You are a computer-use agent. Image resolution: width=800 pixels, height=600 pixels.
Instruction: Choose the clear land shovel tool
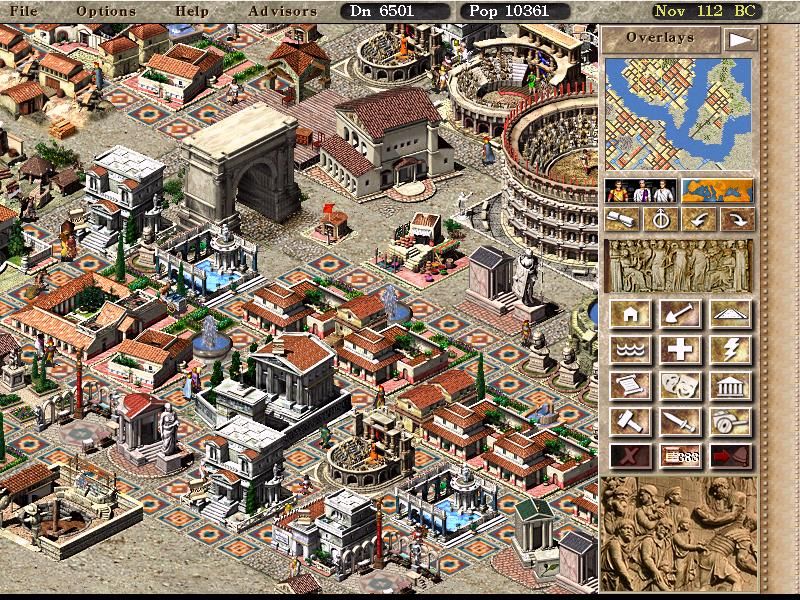tap(681, 315)
